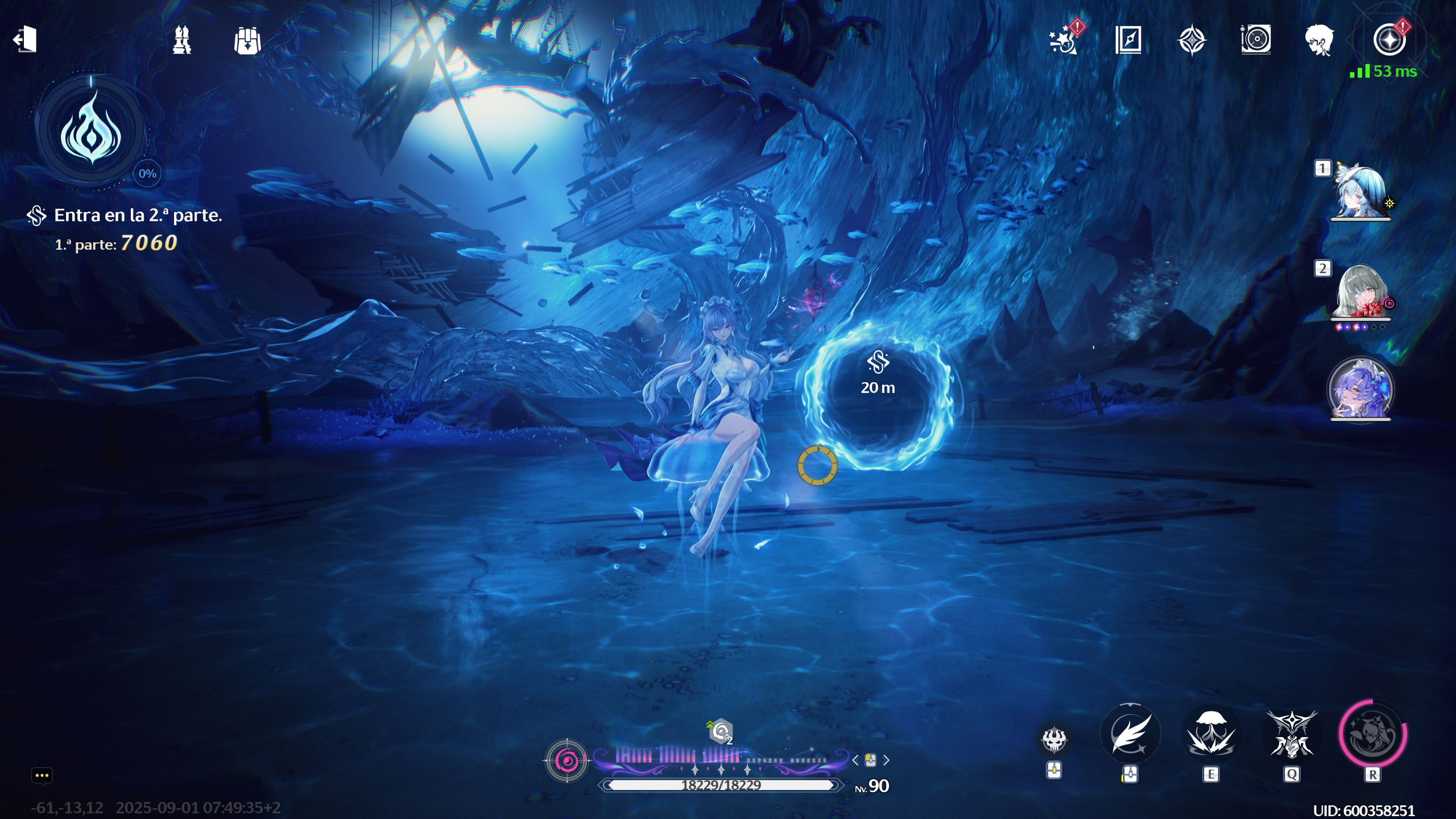Activate the jellyfish resonance skill
Image resolution: width=1456 pixels, height=819 pixels.
pos(1211,734)
